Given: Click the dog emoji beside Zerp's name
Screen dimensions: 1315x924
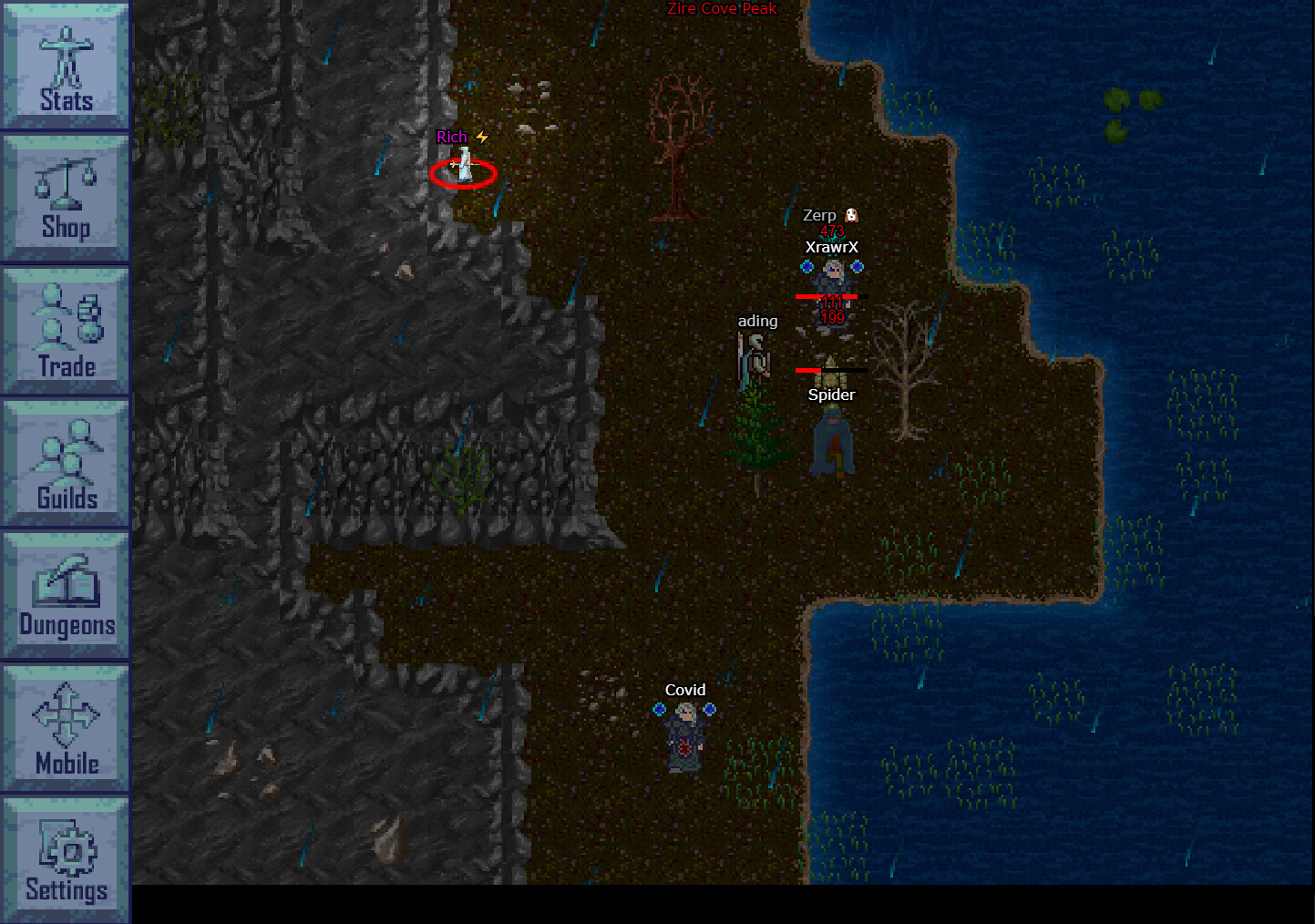Looking at the screenshot, I should 850,214.
